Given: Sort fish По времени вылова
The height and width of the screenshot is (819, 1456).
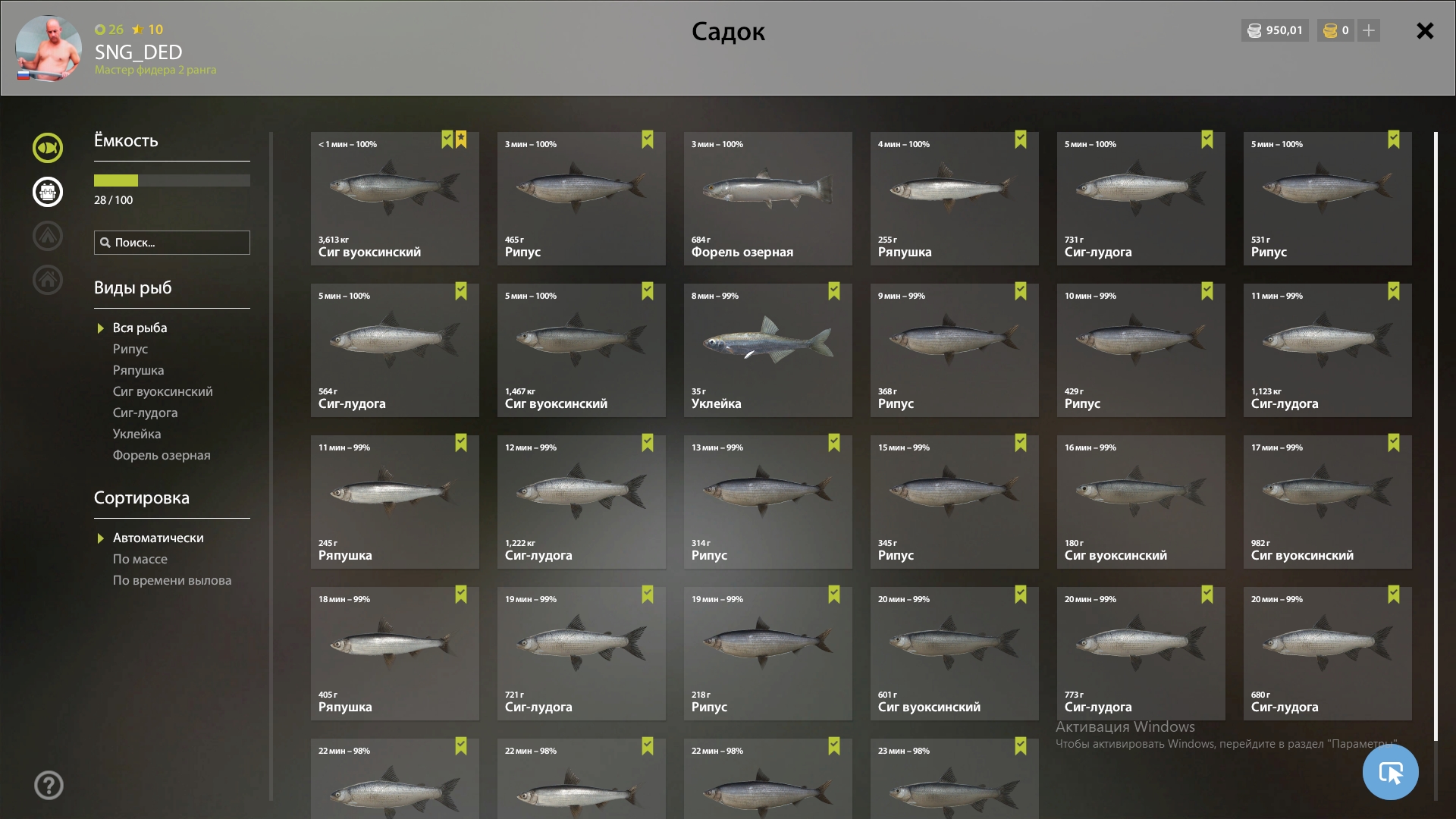Looking at the screenshot, I should [172, 580].
